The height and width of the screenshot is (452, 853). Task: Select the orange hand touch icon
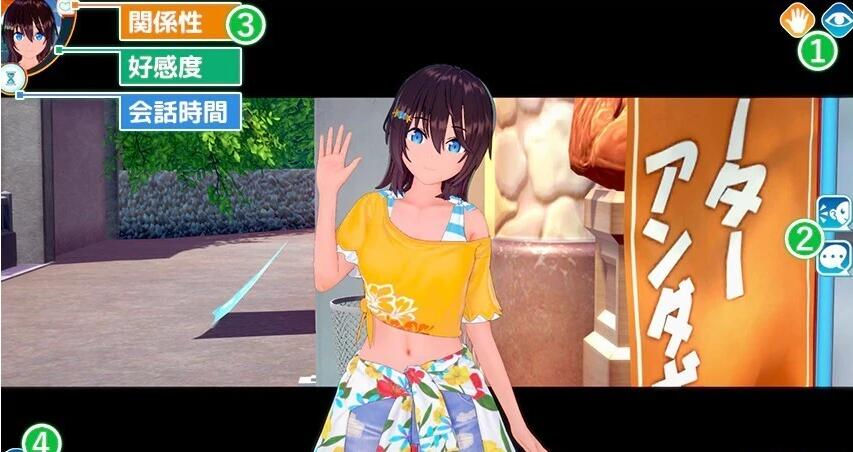799,18
